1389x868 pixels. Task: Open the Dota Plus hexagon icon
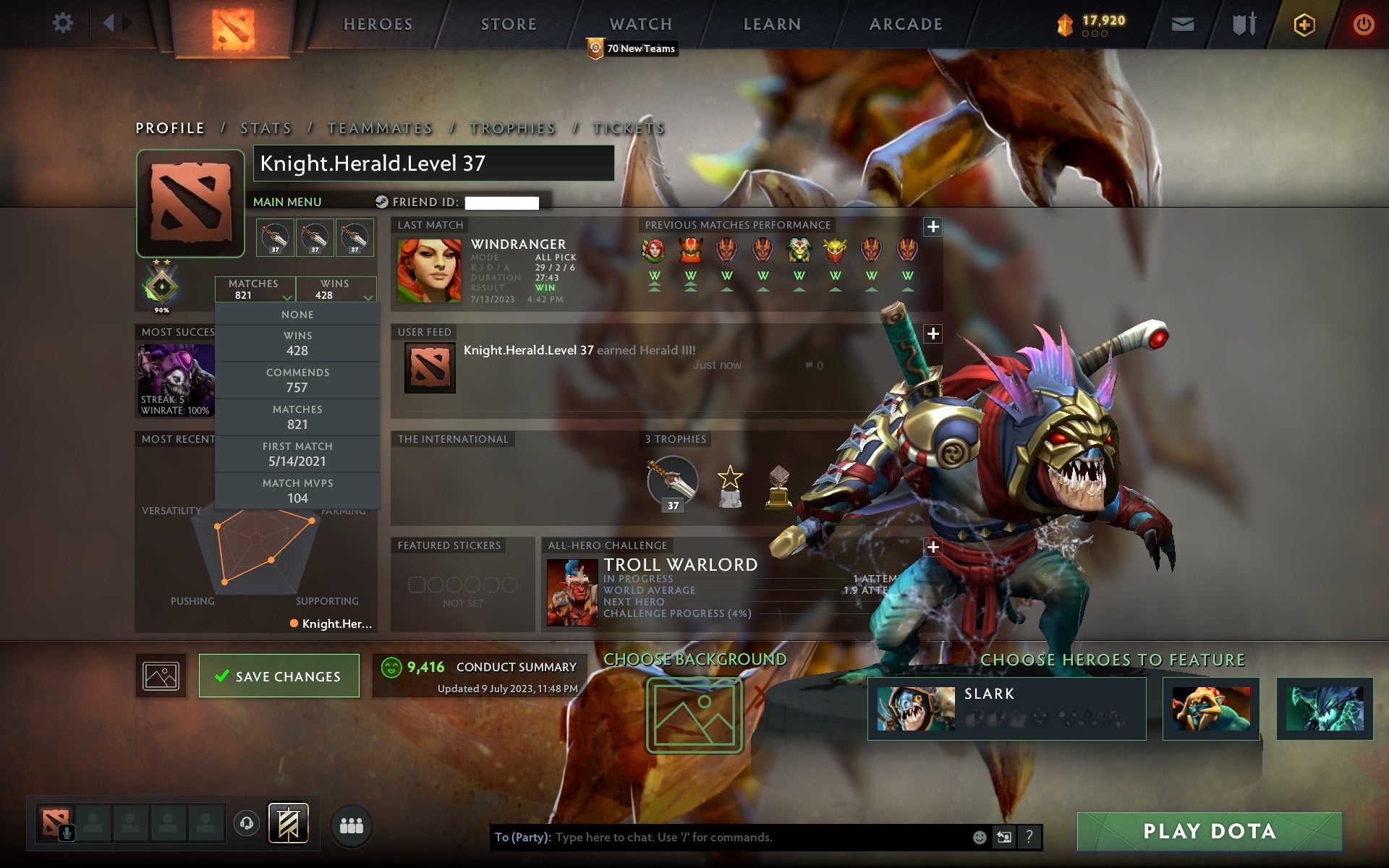1303,22
